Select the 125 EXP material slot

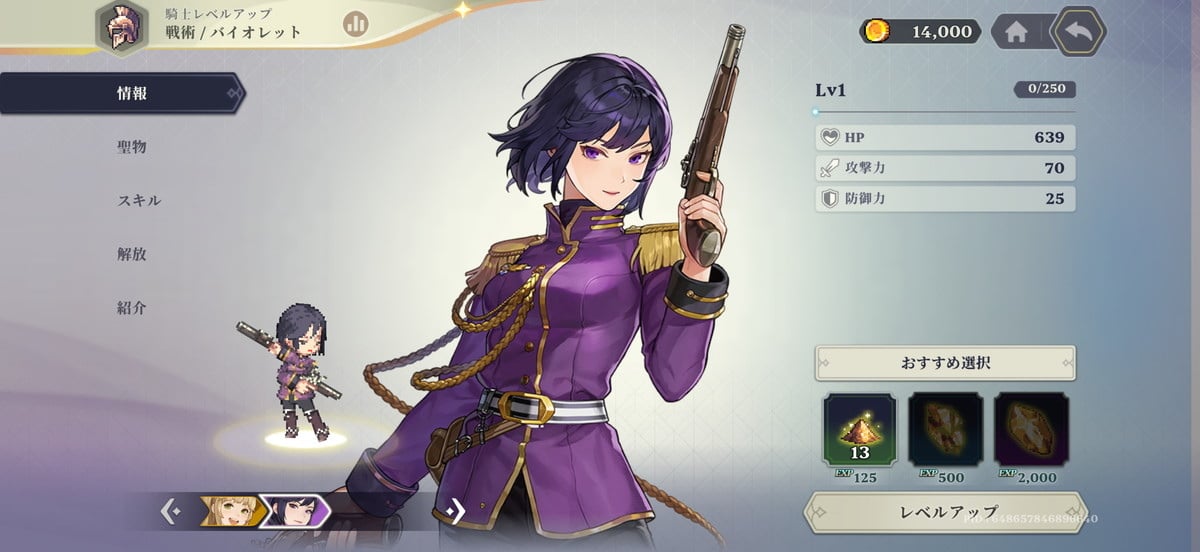pos(859,431)
